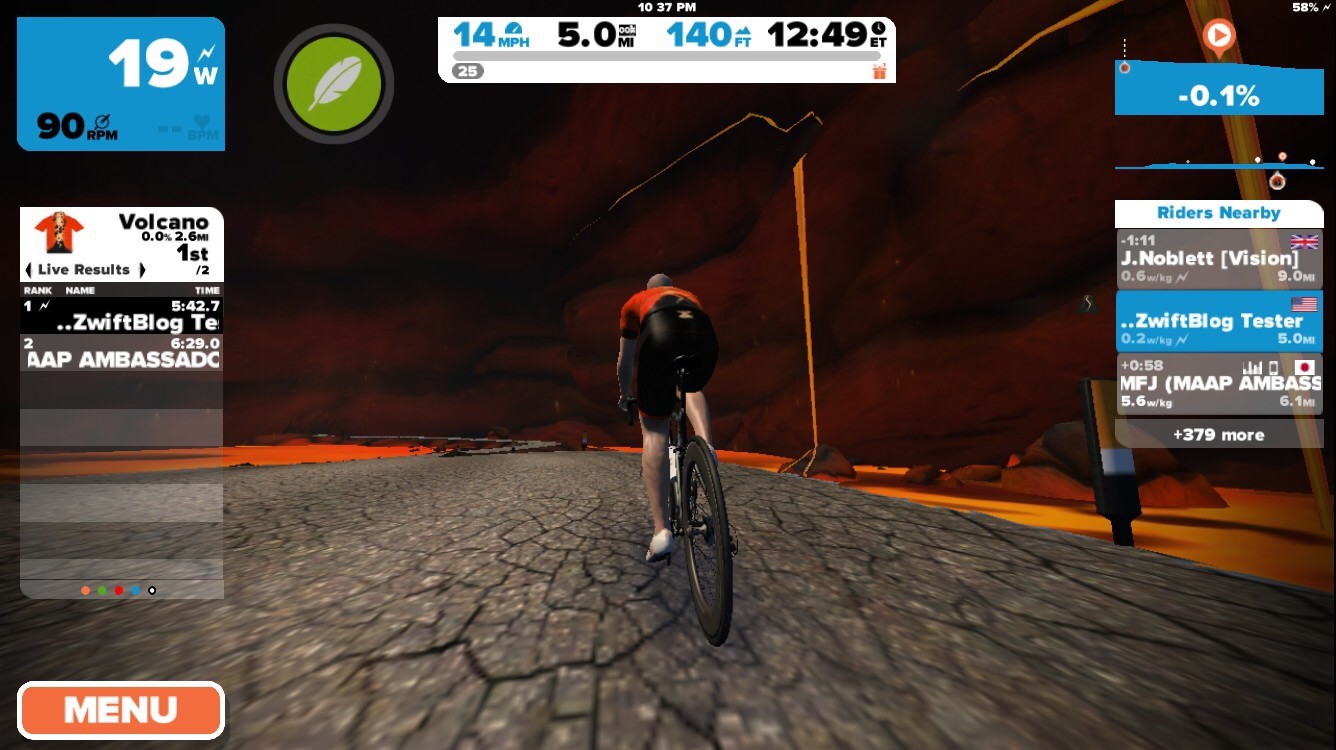
Task: Tap the orange location marker icon
Action: pyautogui.click(x=1218, y=38)
